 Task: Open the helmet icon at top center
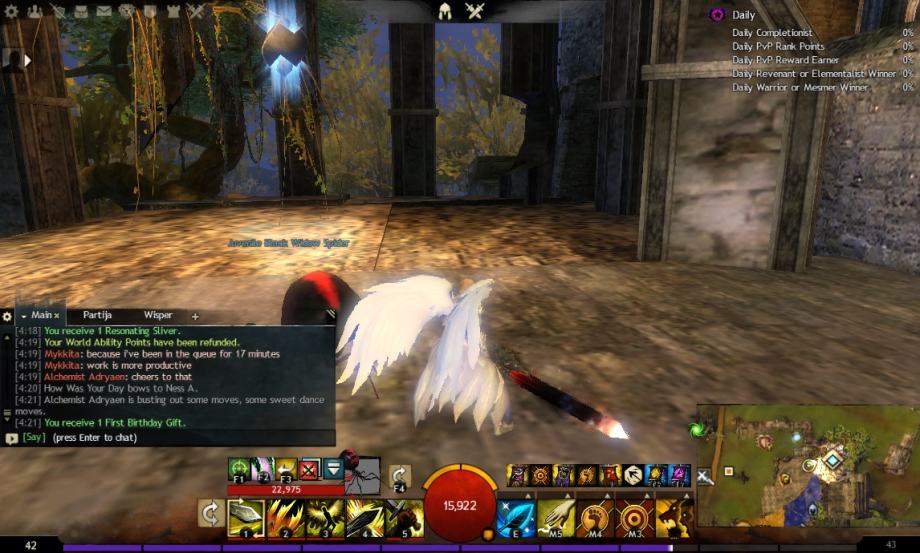(x=445, y=12)
